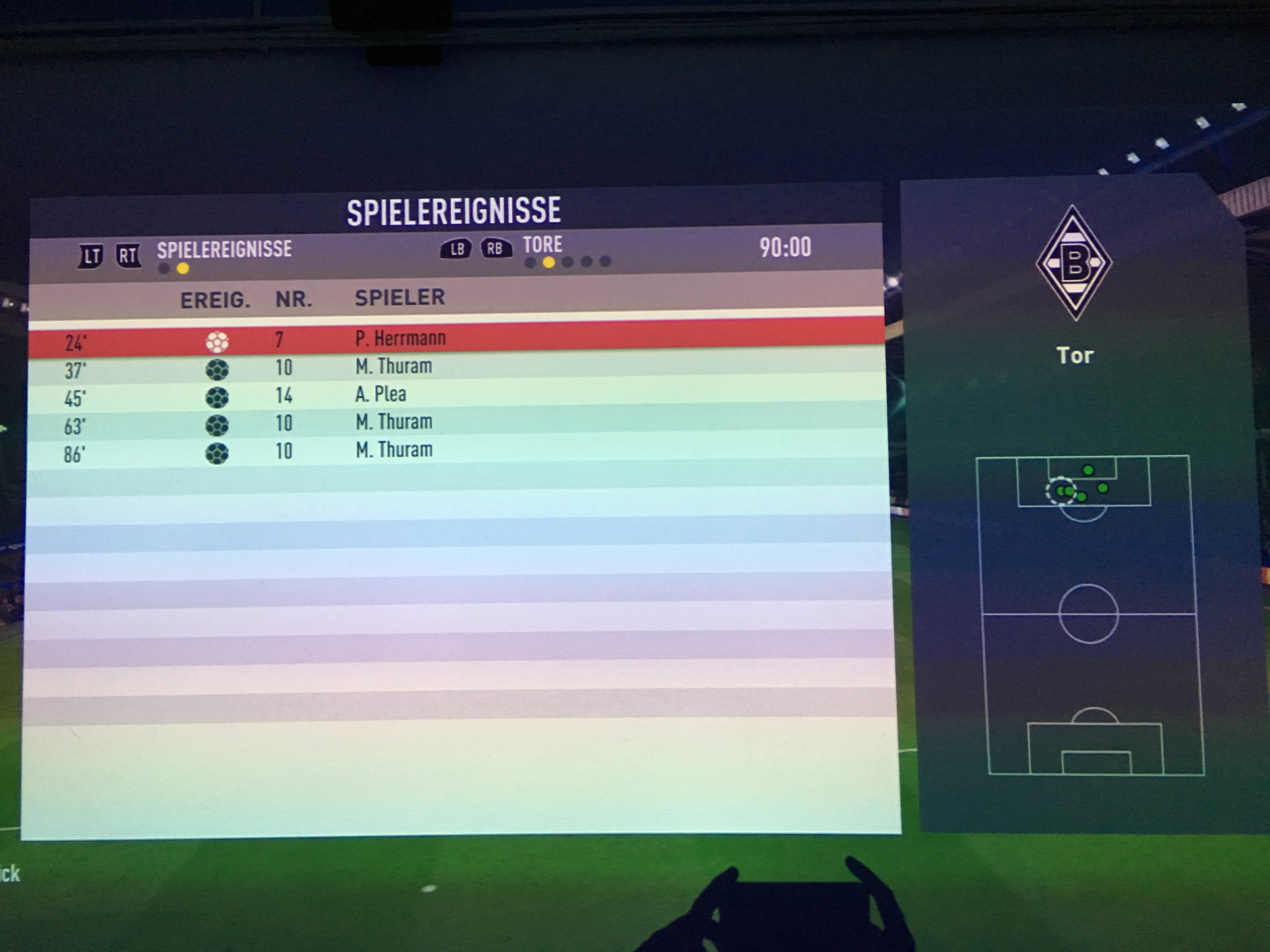Viewport: 1270px width, 952px height.
Task: Click the Borussia Mönchengladbach club crest
Action: (x=1074, y=263)
